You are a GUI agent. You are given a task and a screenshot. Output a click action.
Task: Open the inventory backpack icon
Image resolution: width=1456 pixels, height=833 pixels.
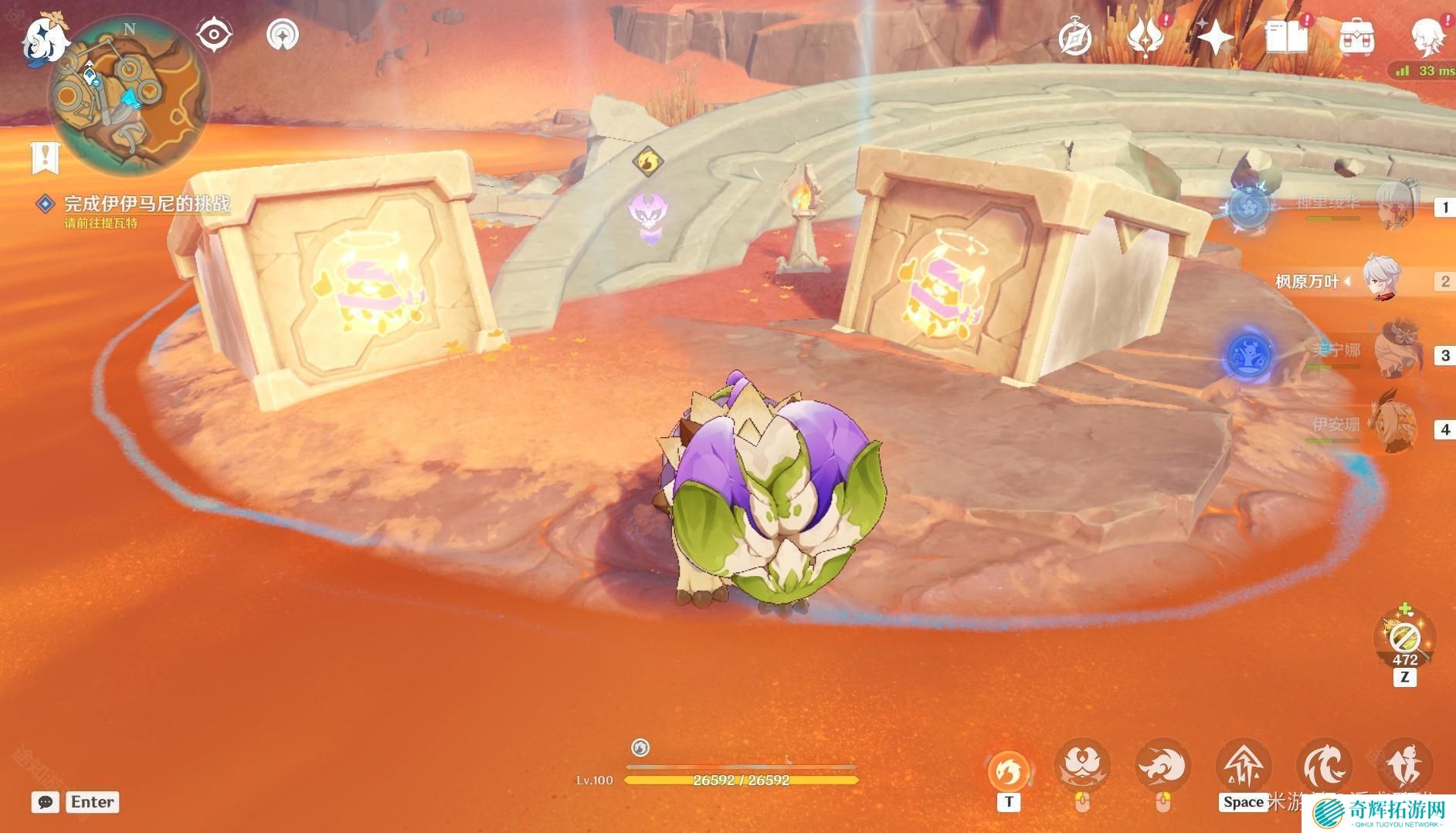click(x=1356, y=38)
